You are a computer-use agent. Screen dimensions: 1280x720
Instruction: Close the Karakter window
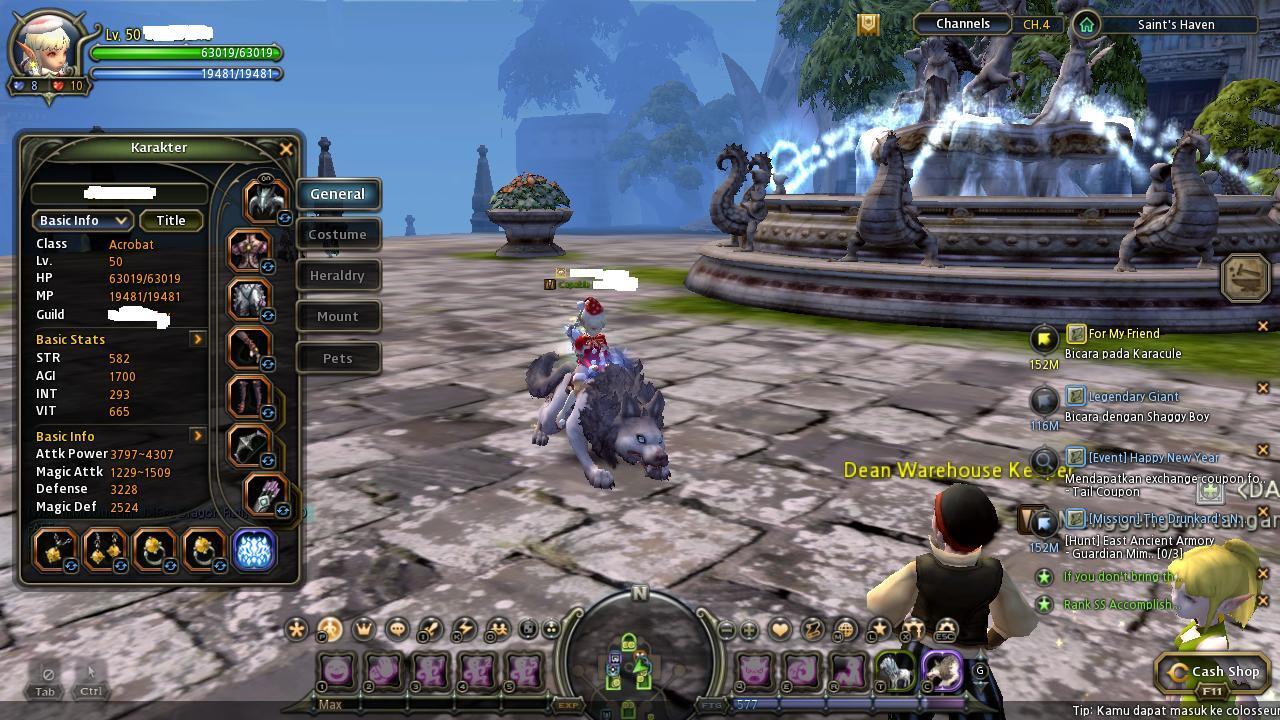tap(286, 149)
